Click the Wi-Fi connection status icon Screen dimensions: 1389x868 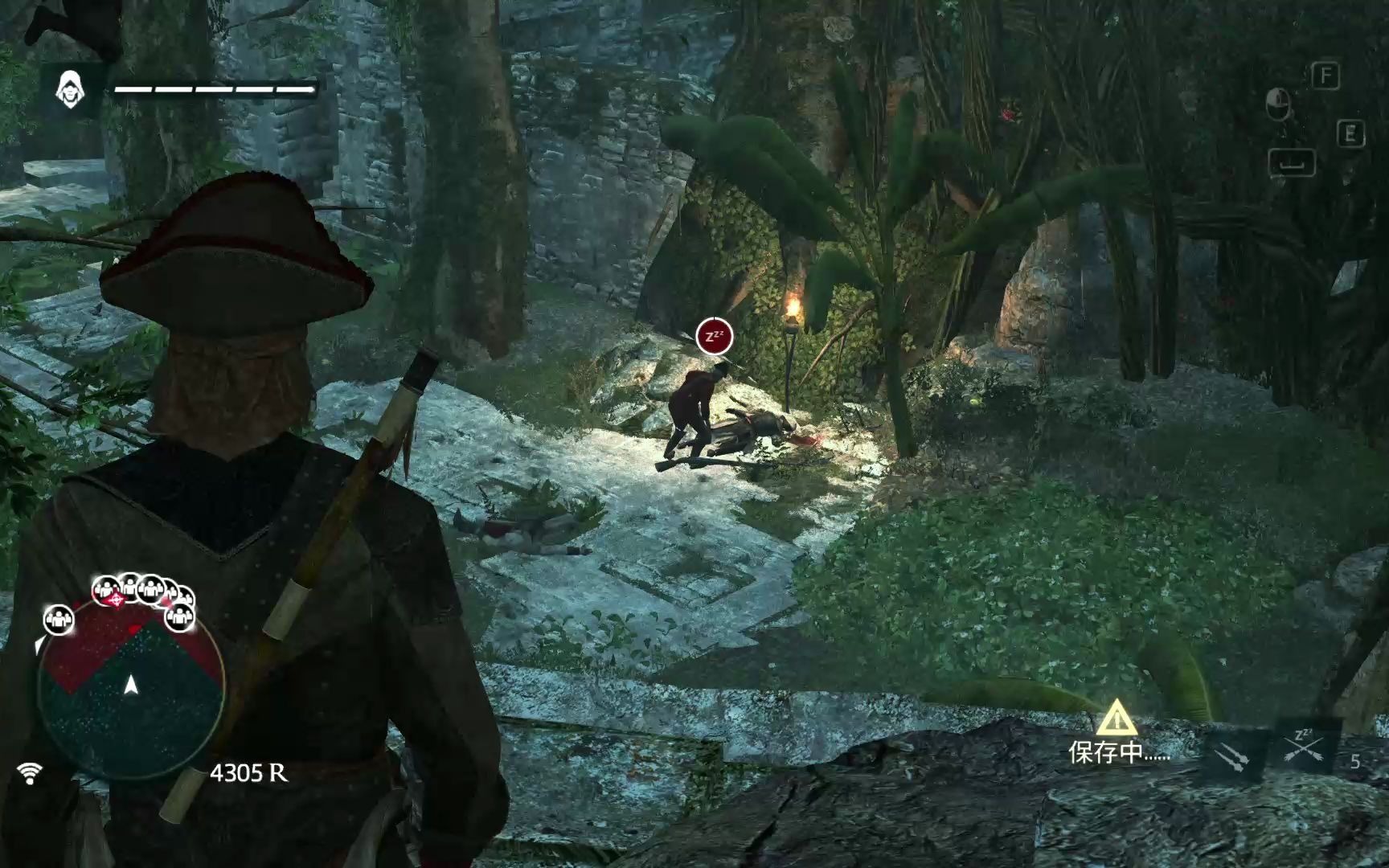pos(31,773)
